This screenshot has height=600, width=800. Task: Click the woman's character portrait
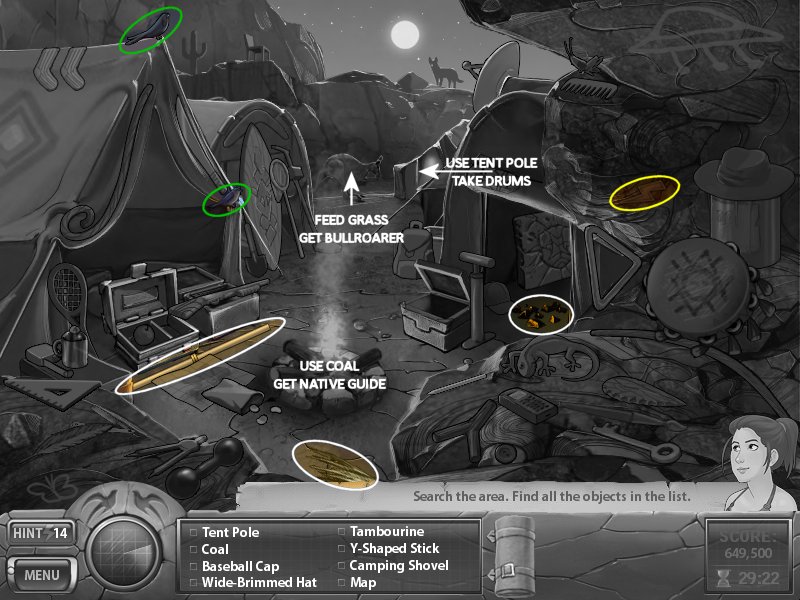pos(754,456)
